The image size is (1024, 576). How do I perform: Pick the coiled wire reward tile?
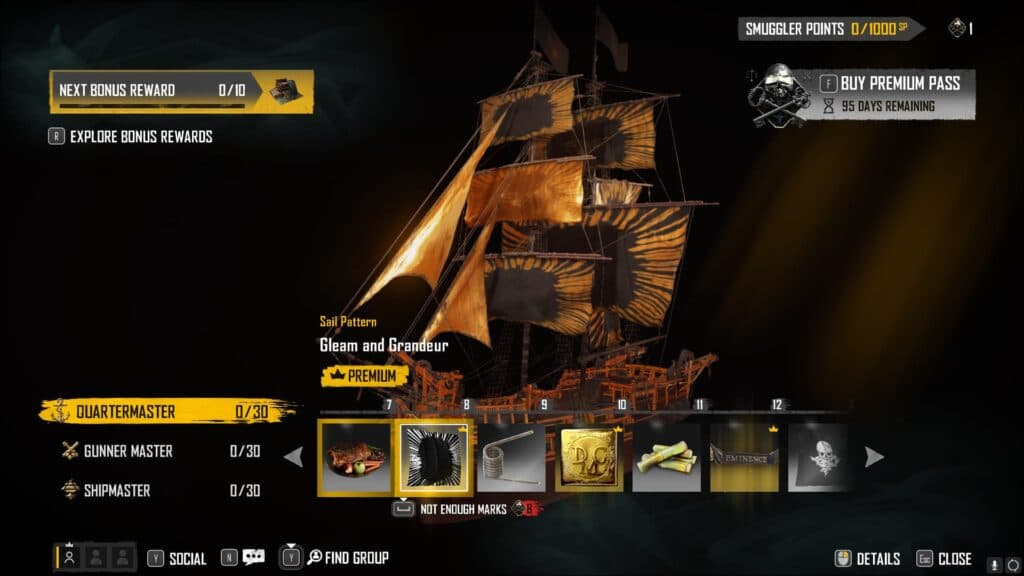coord(510,457)
